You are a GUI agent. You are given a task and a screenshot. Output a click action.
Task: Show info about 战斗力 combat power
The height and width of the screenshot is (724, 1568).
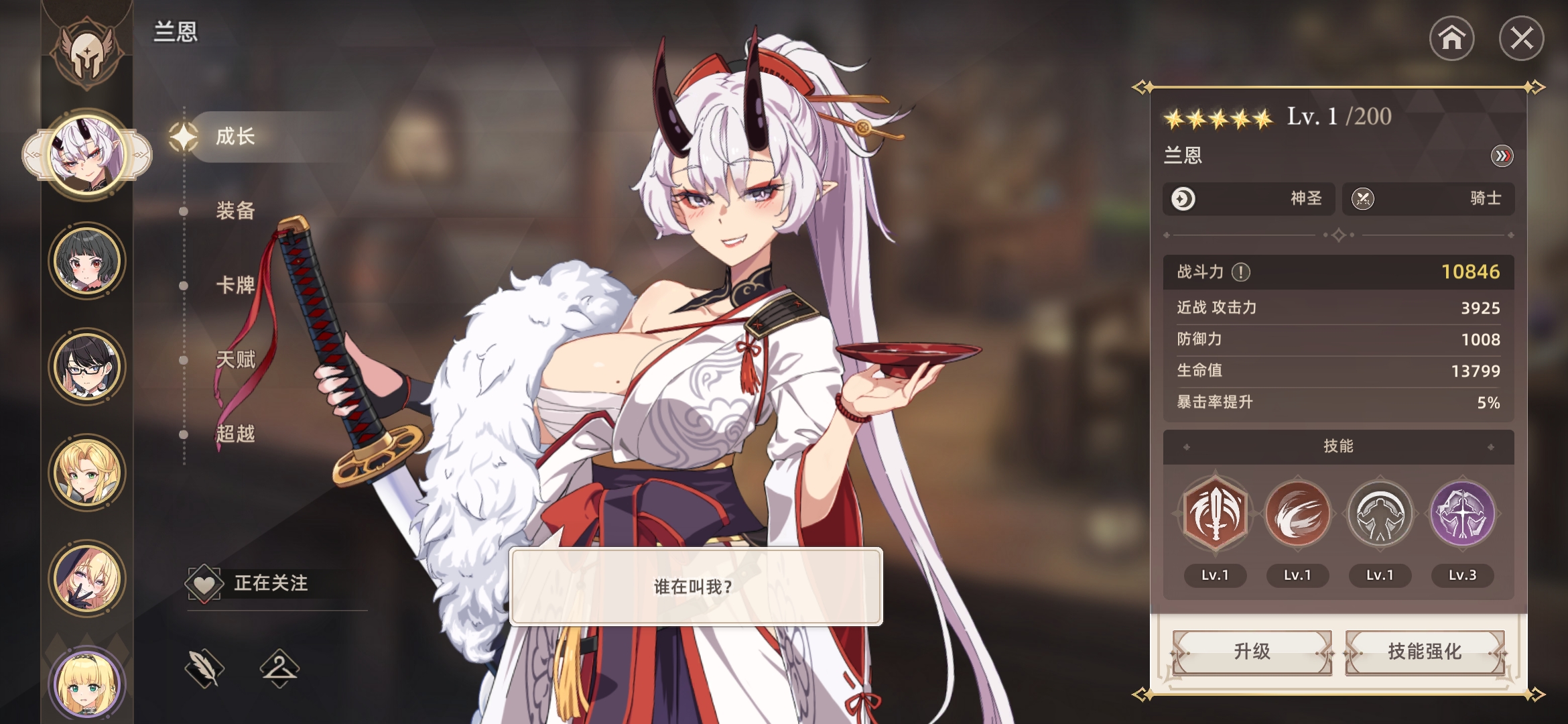tap(1241, 272)
